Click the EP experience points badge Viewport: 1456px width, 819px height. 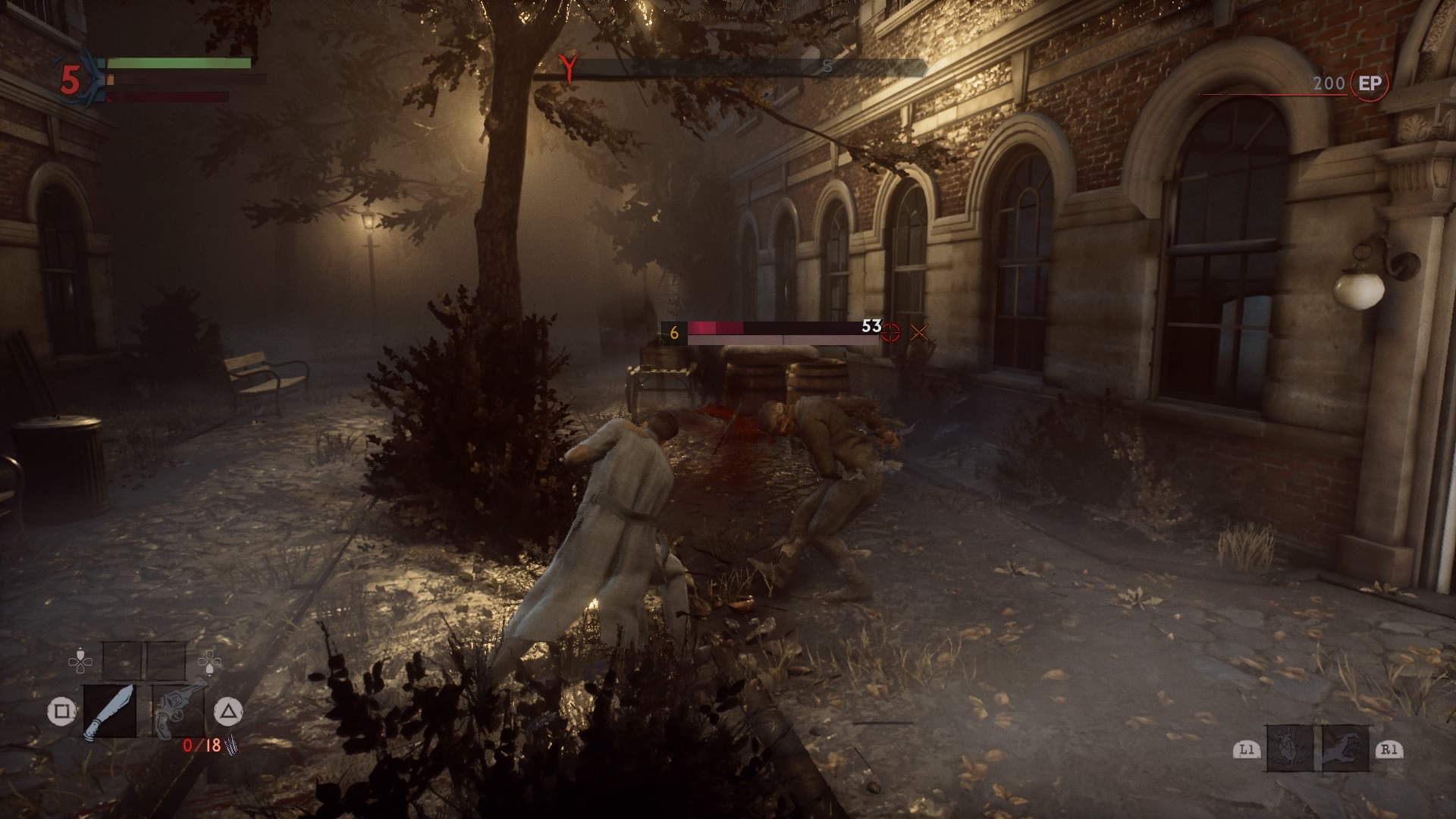pyautogui.click(x=1370, y=83)
